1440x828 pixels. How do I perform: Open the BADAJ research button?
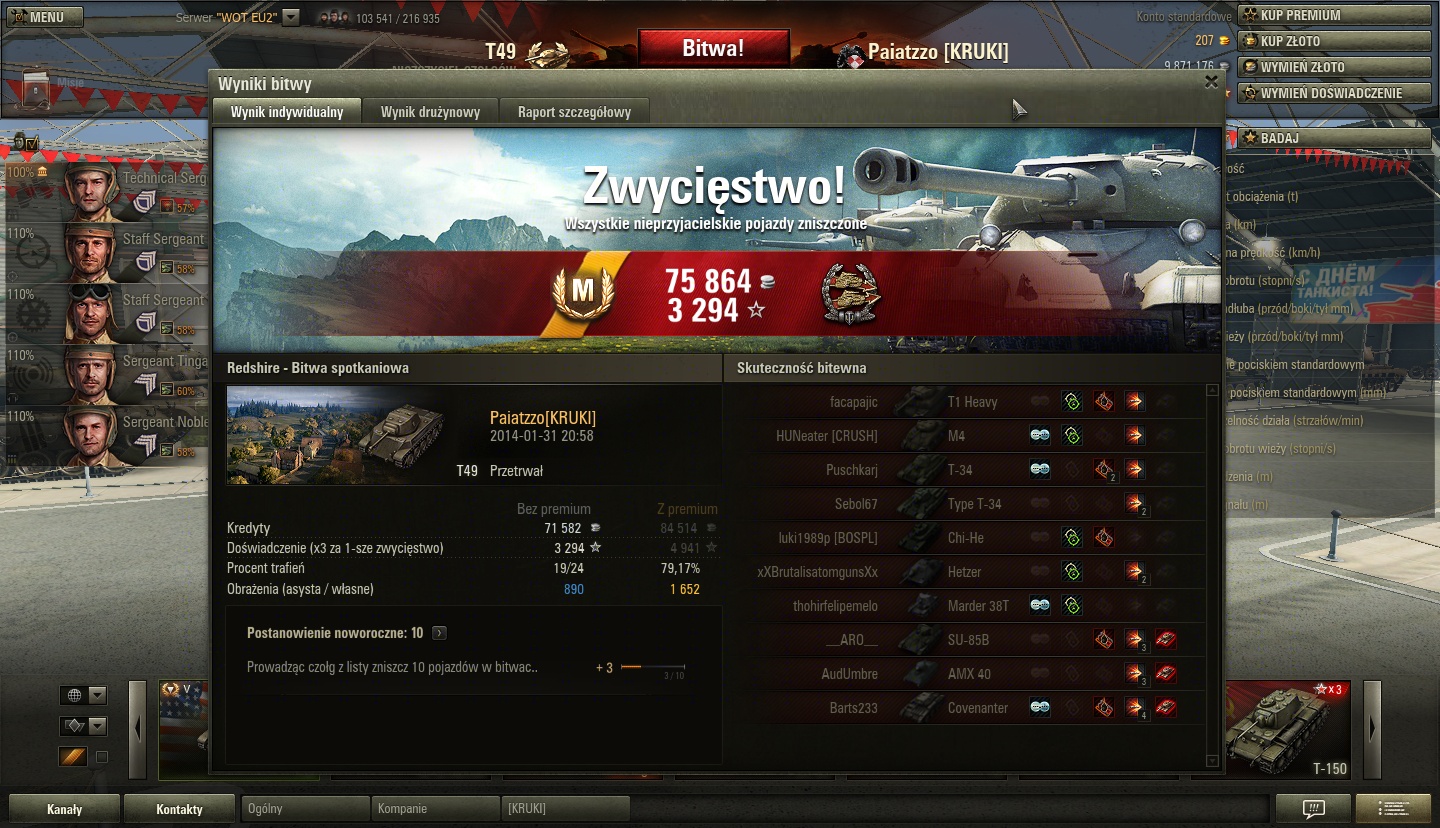pos(1335,138)
